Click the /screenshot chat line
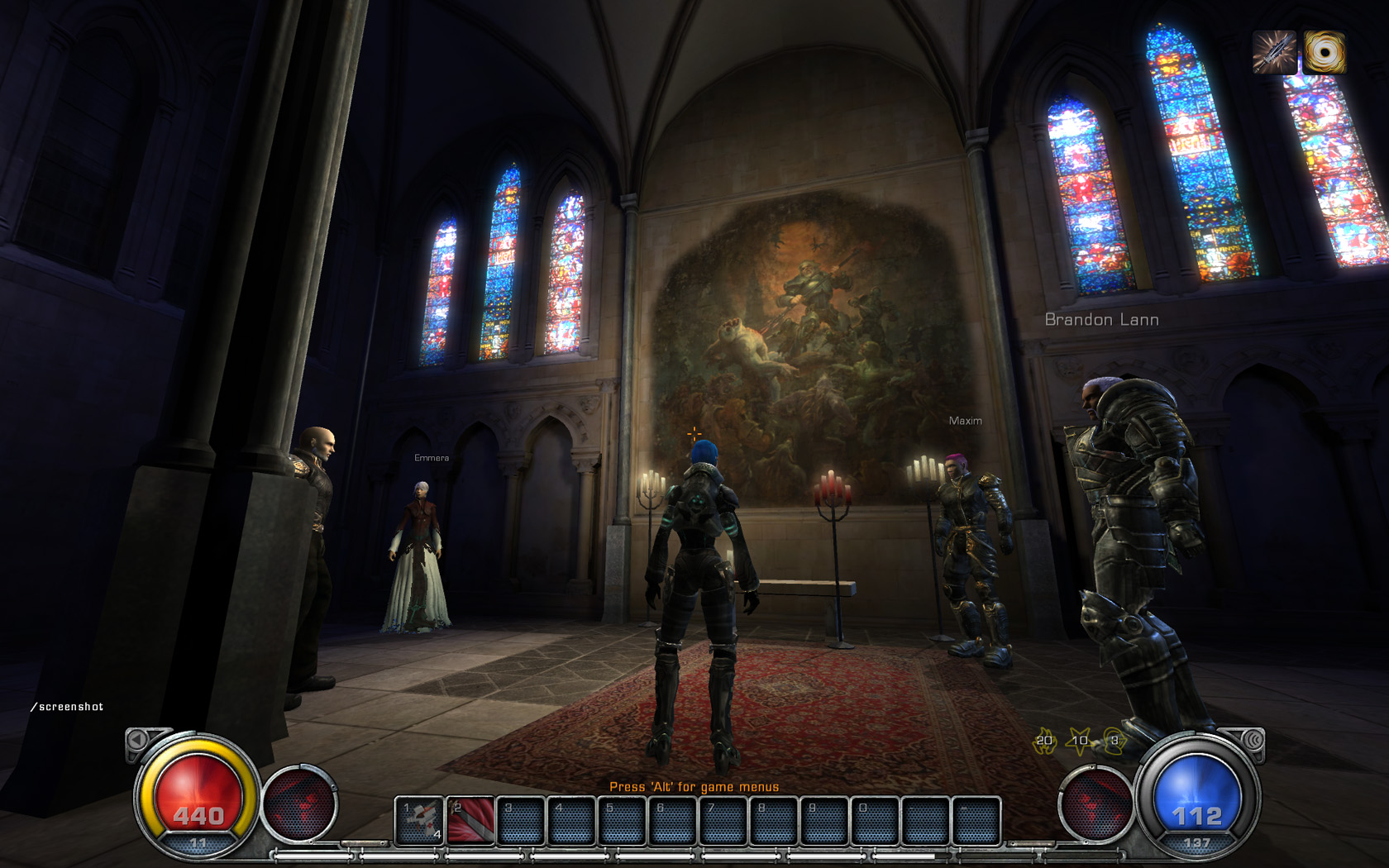Image resolution: width=1389 pixels, height=868 pixels. pyautogui.click(x=67, y=707)
